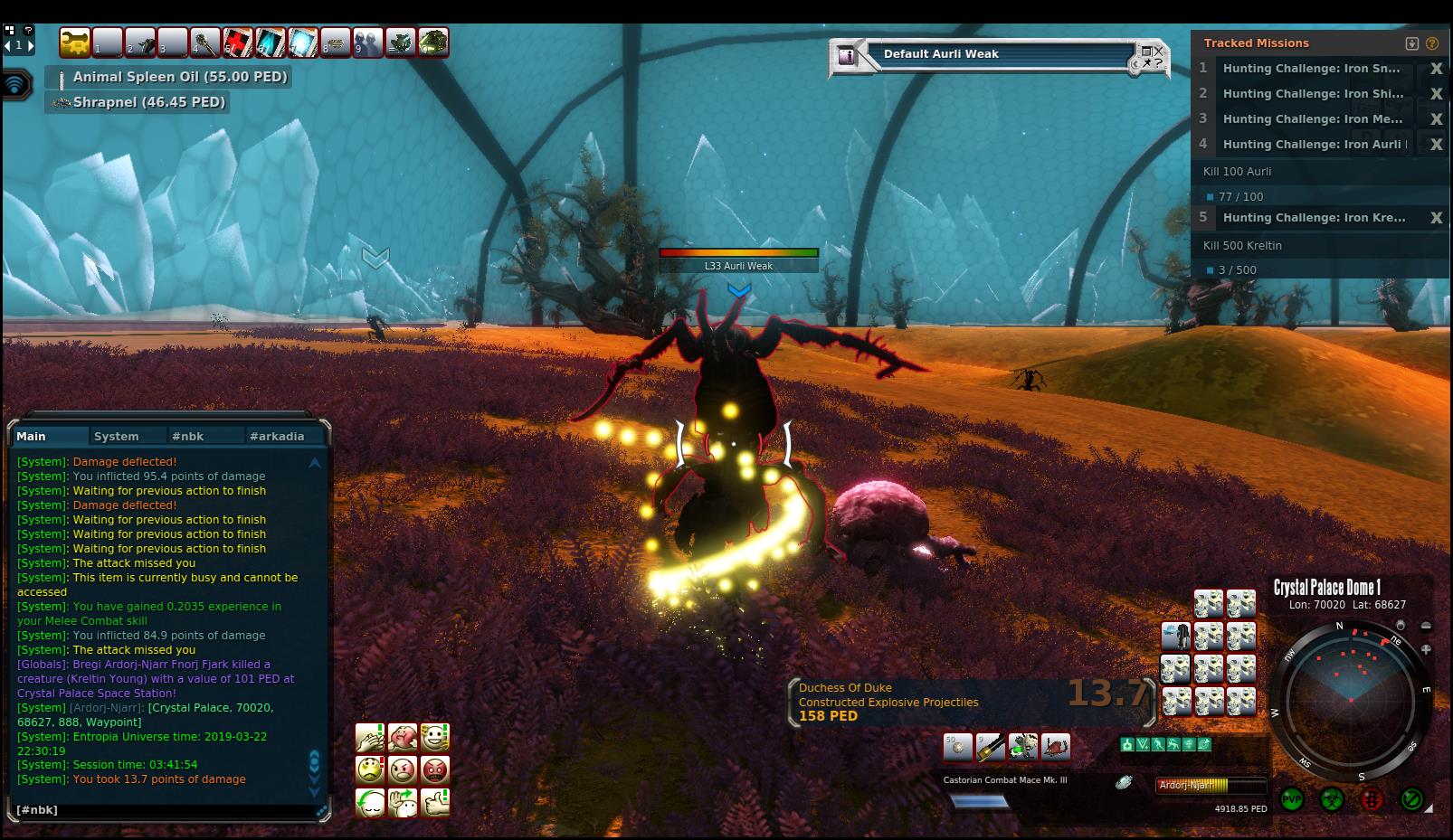Image resolution: width=1453 pixels, height=840 pixels.
Task: Open the Tracked Missions help icon
Action: (x=1431, y=43)
